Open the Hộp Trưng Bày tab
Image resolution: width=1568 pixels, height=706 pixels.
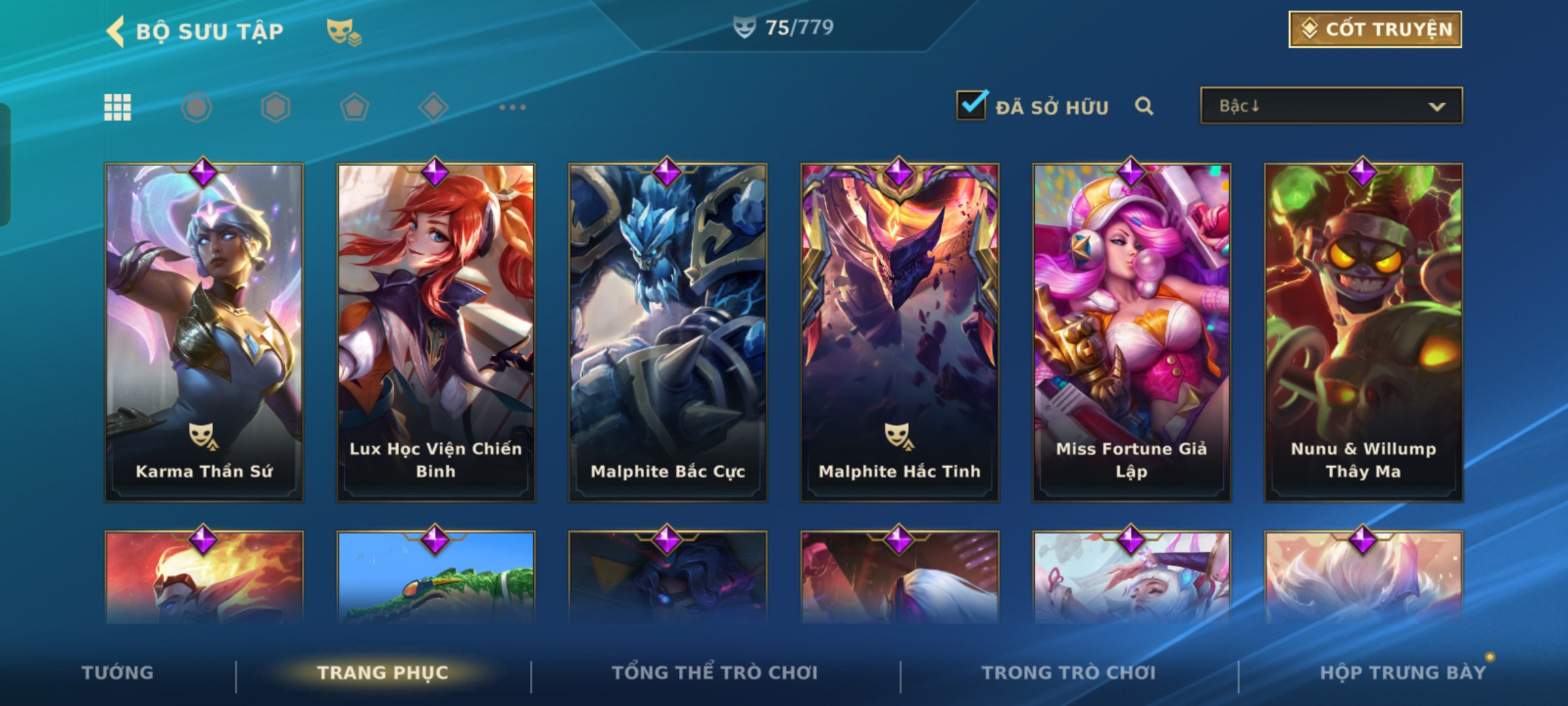1402,673
